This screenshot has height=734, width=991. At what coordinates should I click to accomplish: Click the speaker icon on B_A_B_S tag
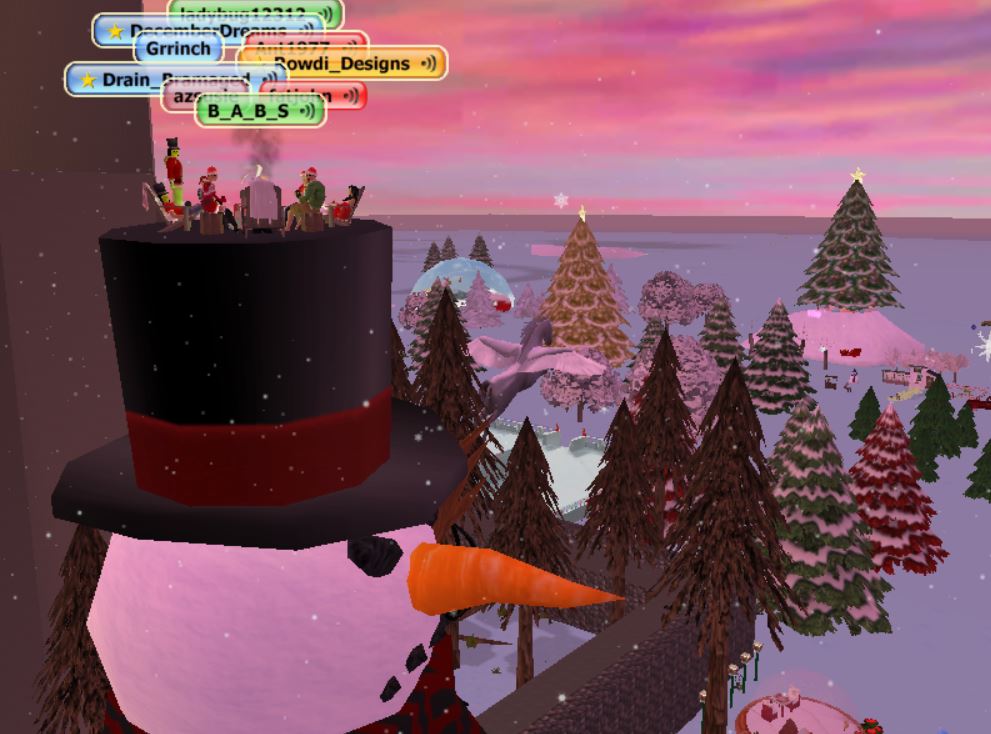point(307,111)
